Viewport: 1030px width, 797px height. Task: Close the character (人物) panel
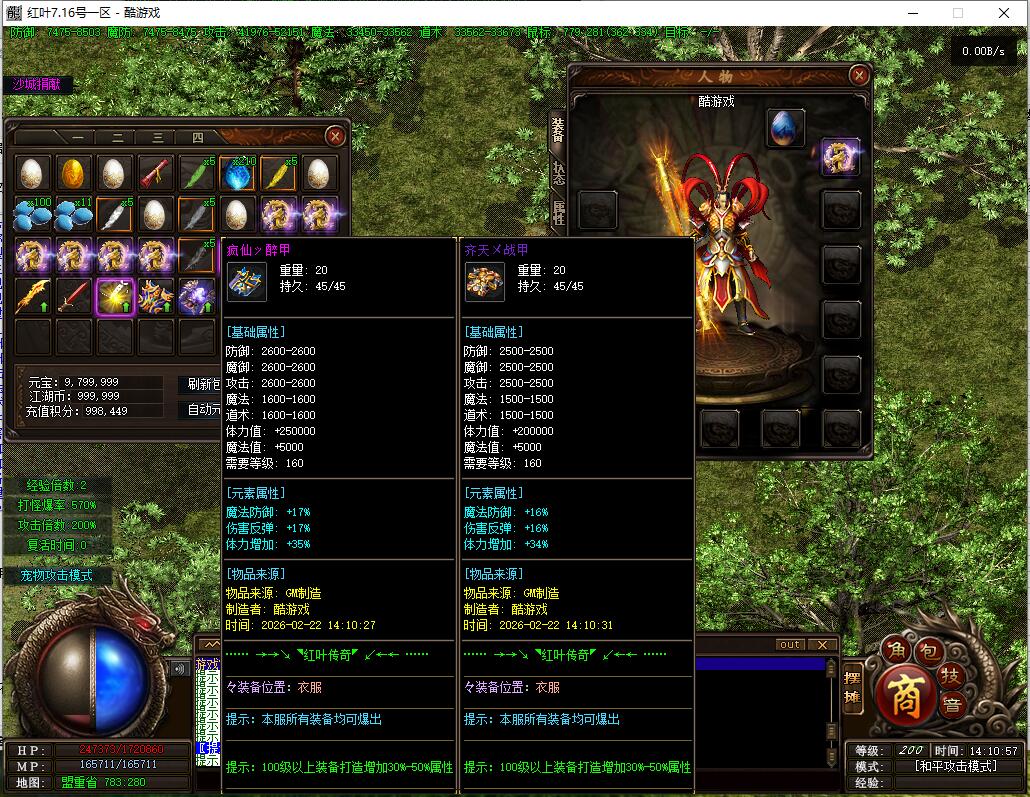tap(859, 75)
